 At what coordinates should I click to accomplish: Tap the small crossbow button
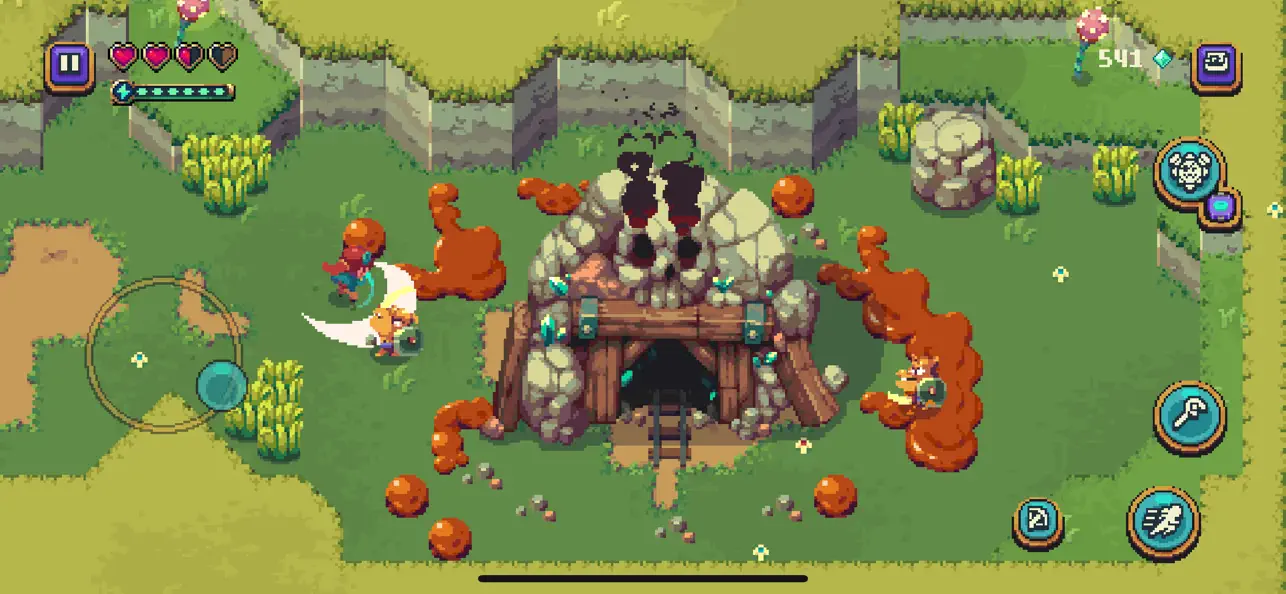[1038, 522]
